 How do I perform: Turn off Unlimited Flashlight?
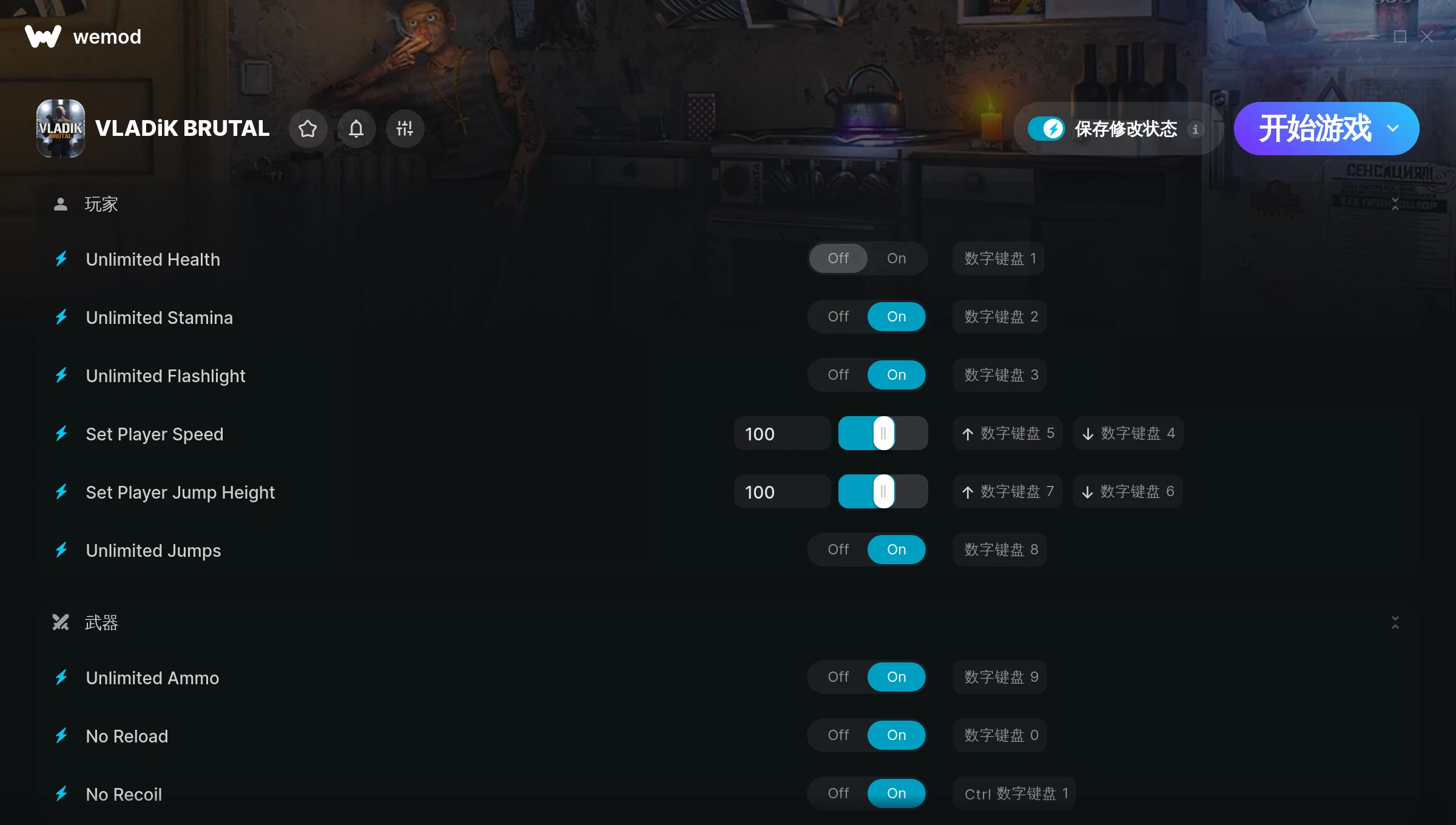pos(838,375)
